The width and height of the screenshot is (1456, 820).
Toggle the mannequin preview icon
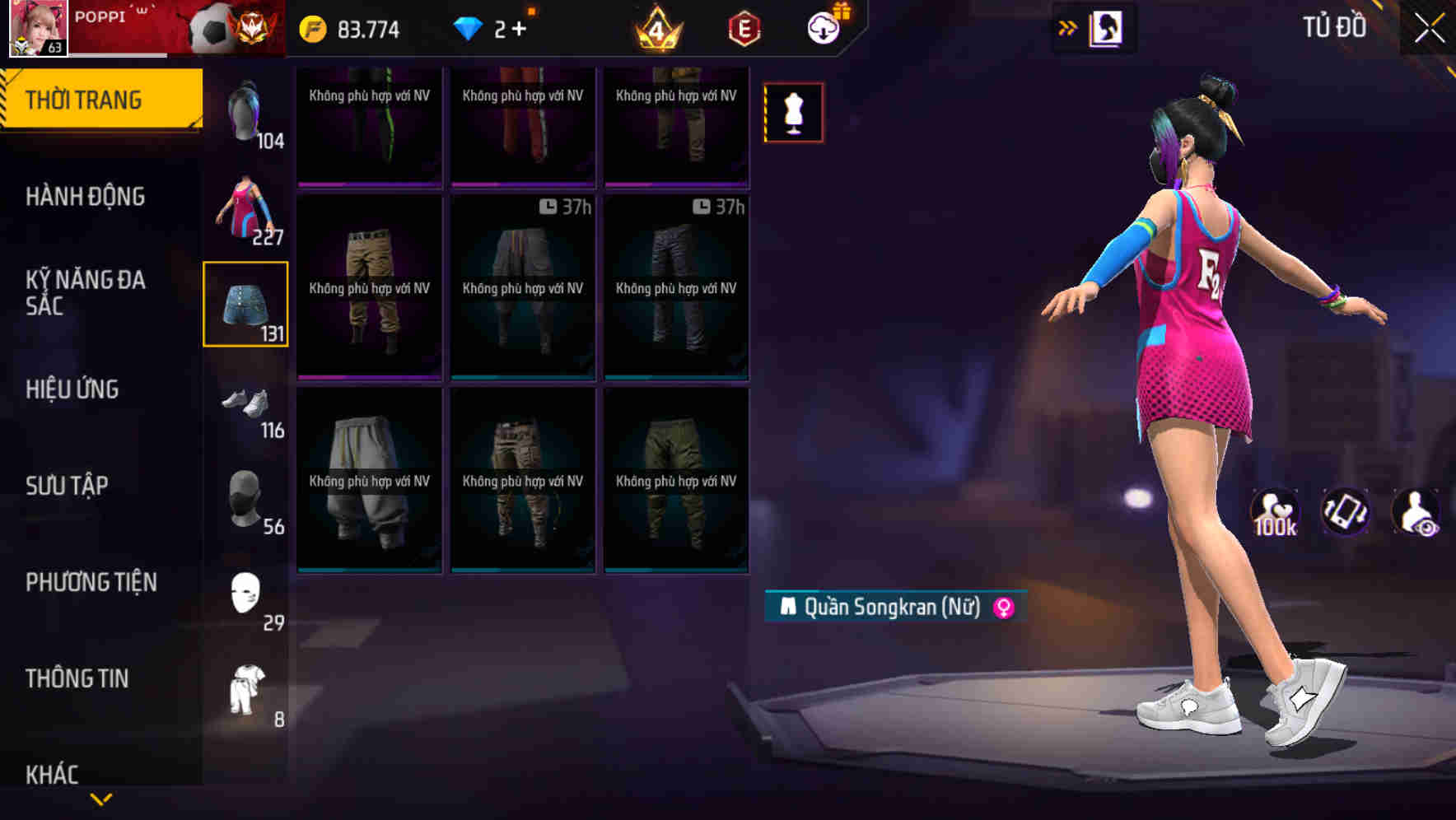pyautogui.click(x=792, y=113)
